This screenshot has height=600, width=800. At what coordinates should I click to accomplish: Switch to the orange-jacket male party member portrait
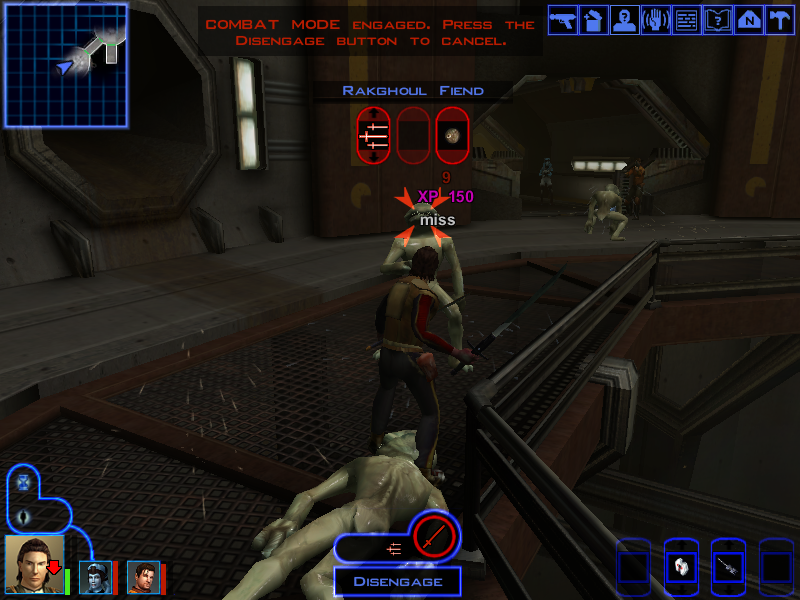click(x=142, y=577)
